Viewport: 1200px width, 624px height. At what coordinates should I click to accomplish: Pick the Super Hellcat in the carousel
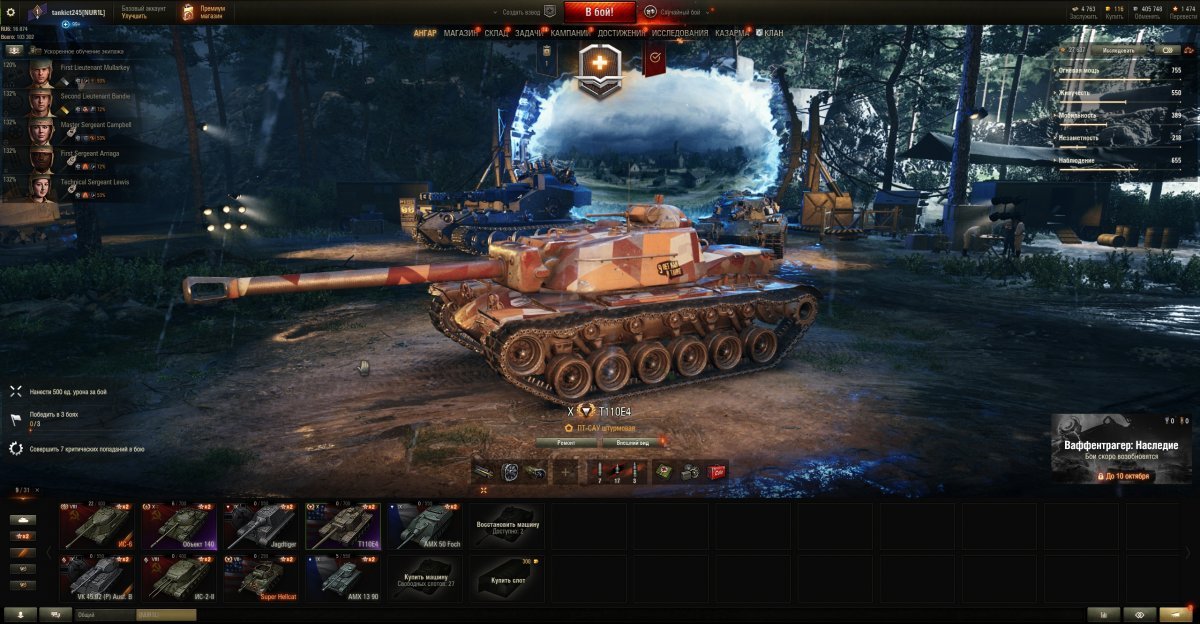[x=260, y=579]
